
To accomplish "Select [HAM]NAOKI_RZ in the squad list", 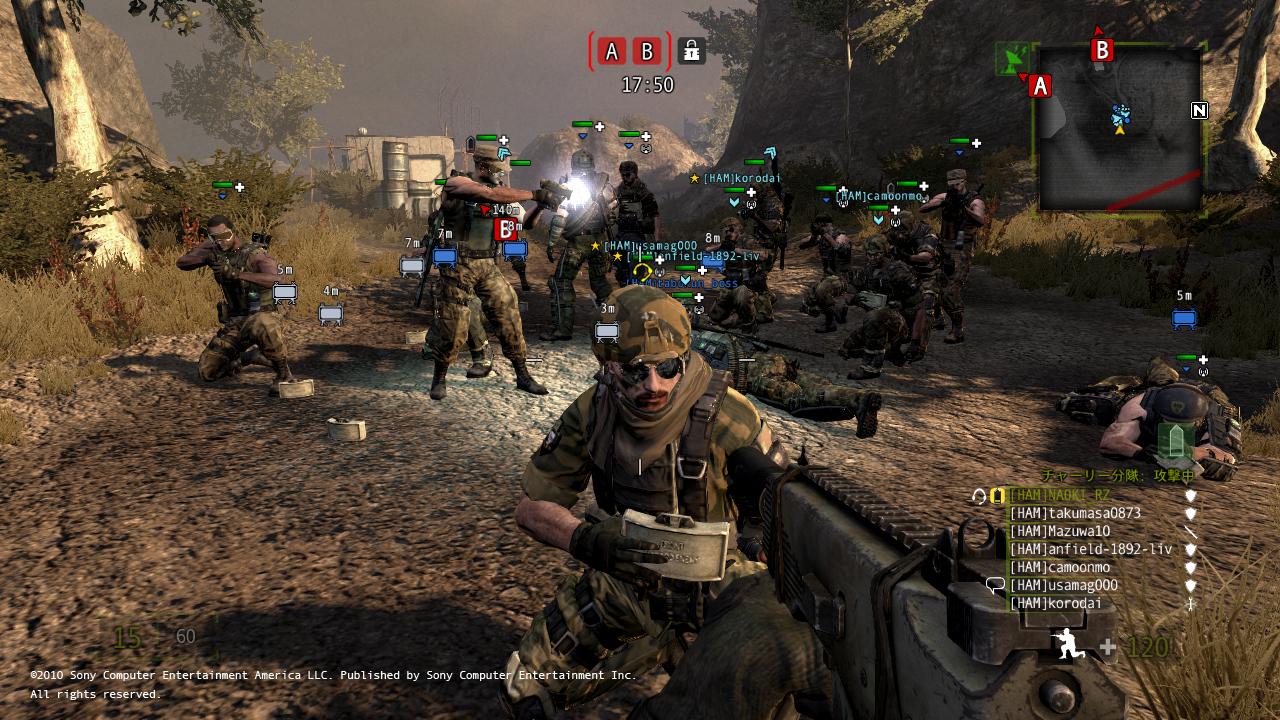I will click(1059, 495).
